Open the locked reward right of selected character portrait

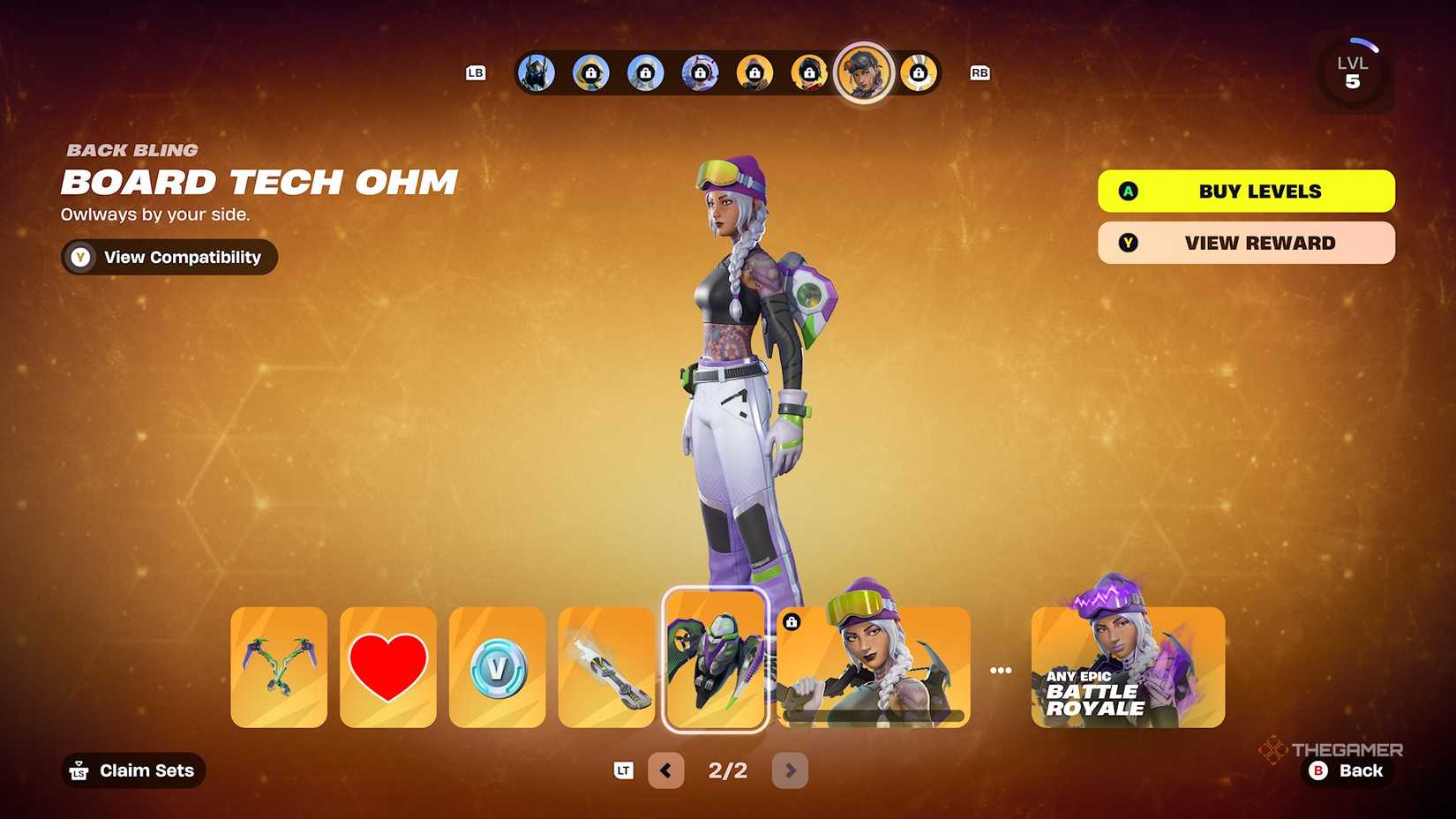[x=919, y=73]
